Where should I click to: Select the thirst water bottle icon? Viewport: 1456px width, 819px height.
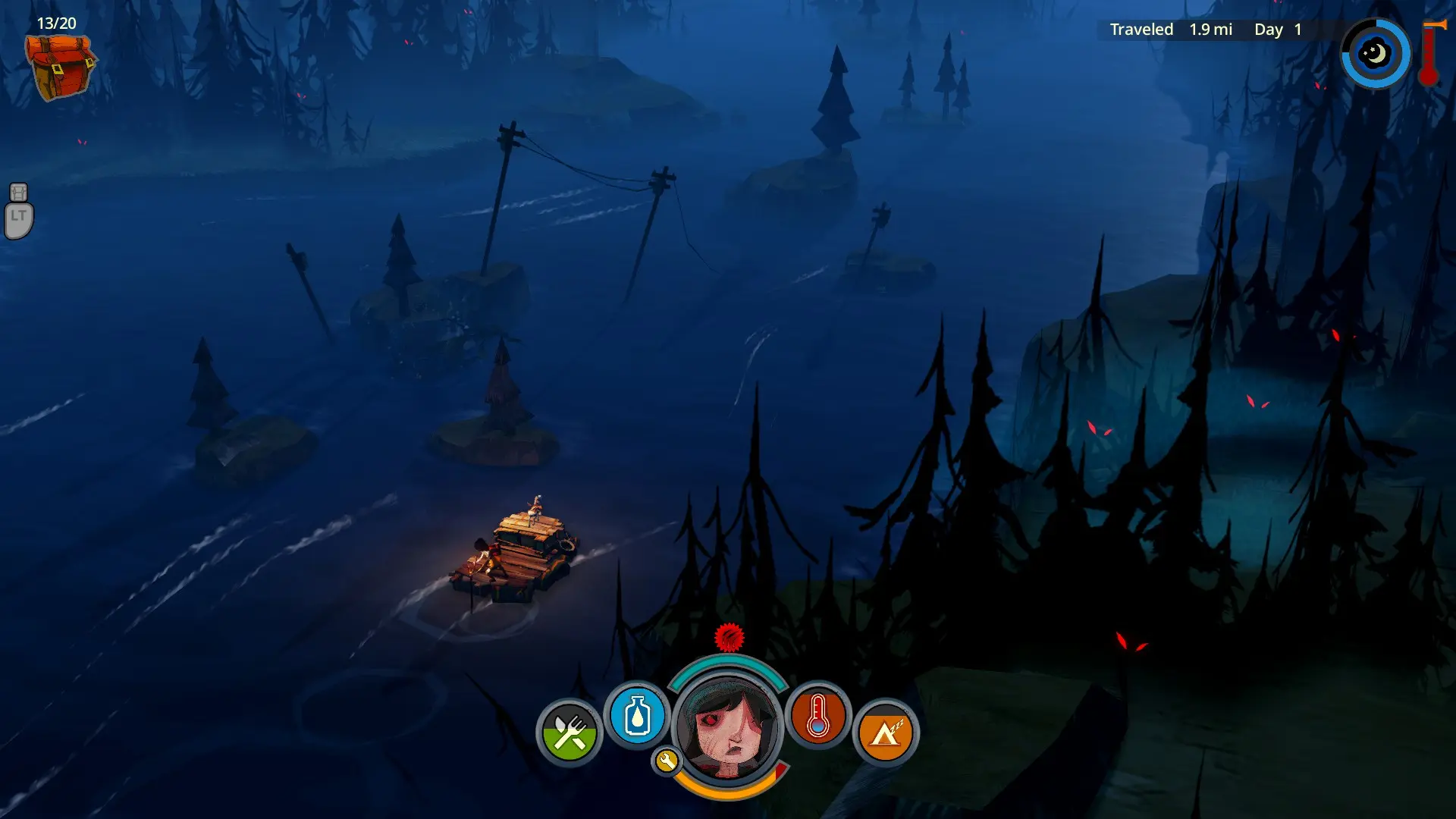point(637,715)
